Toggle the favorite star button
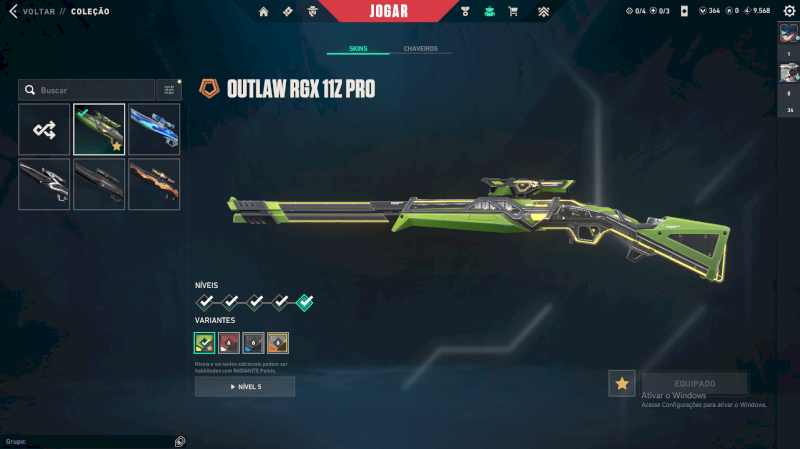This screenshot has width=800, height=449. pyautogui.click(x=622, y=383)
